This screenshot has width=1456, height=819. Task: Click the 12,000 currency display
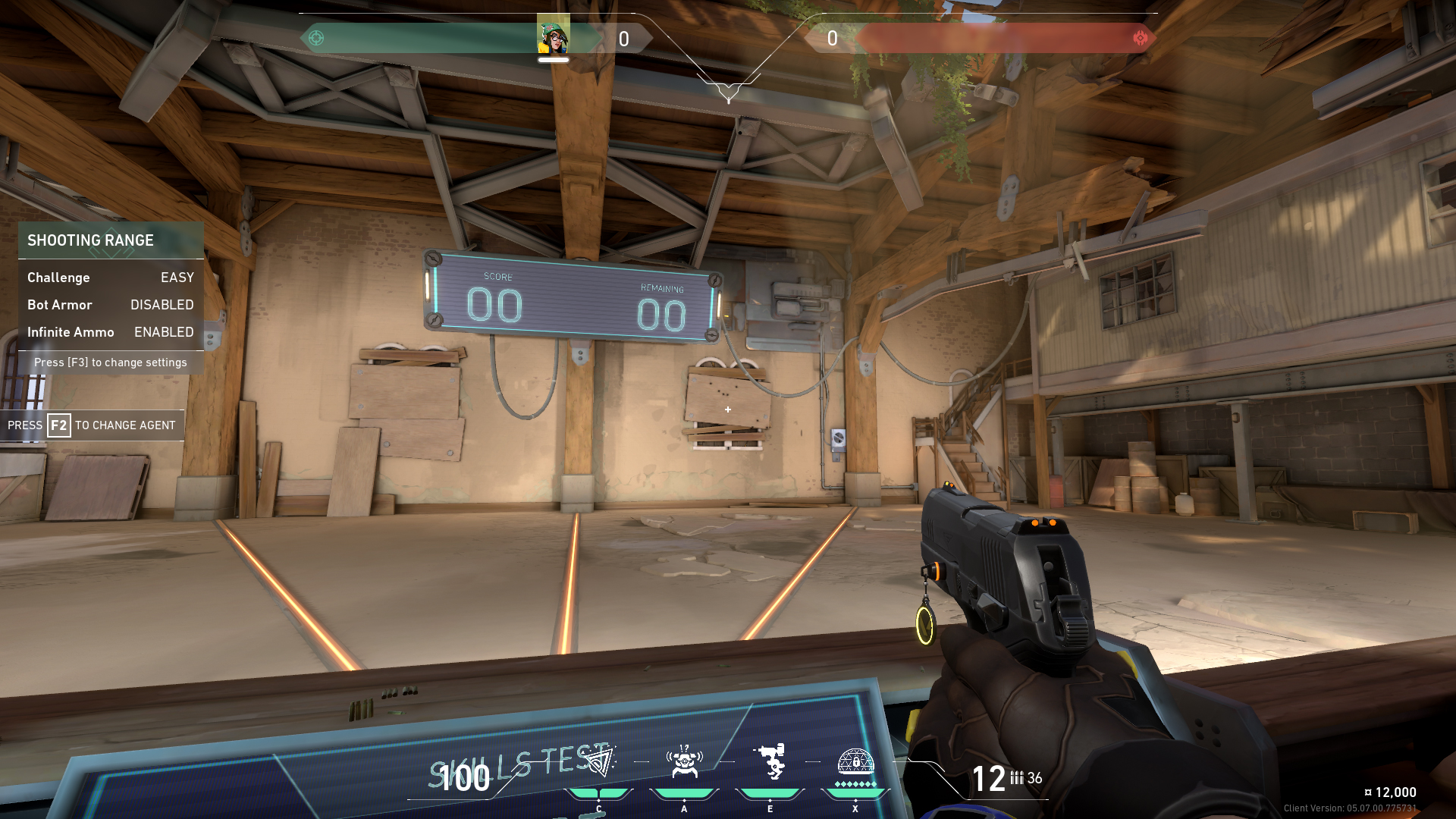[1392, 792]
